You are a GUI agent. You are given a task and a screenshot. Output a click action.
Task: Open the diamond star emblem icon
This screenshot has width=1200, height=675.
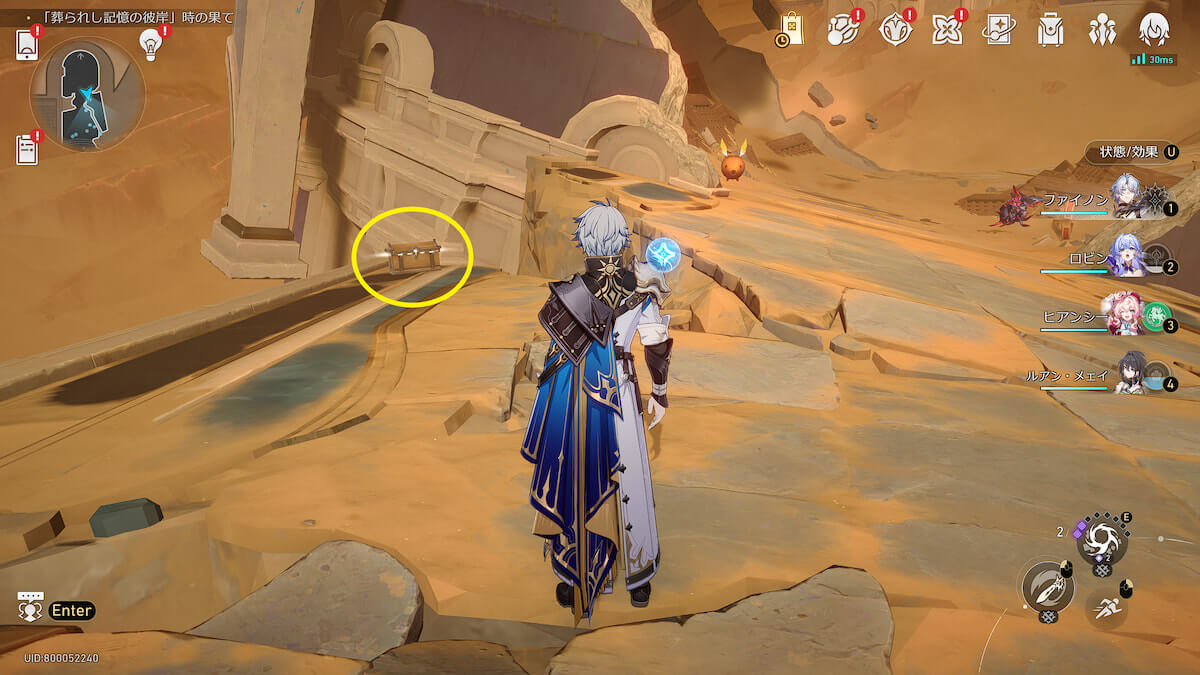click(894, 30)
